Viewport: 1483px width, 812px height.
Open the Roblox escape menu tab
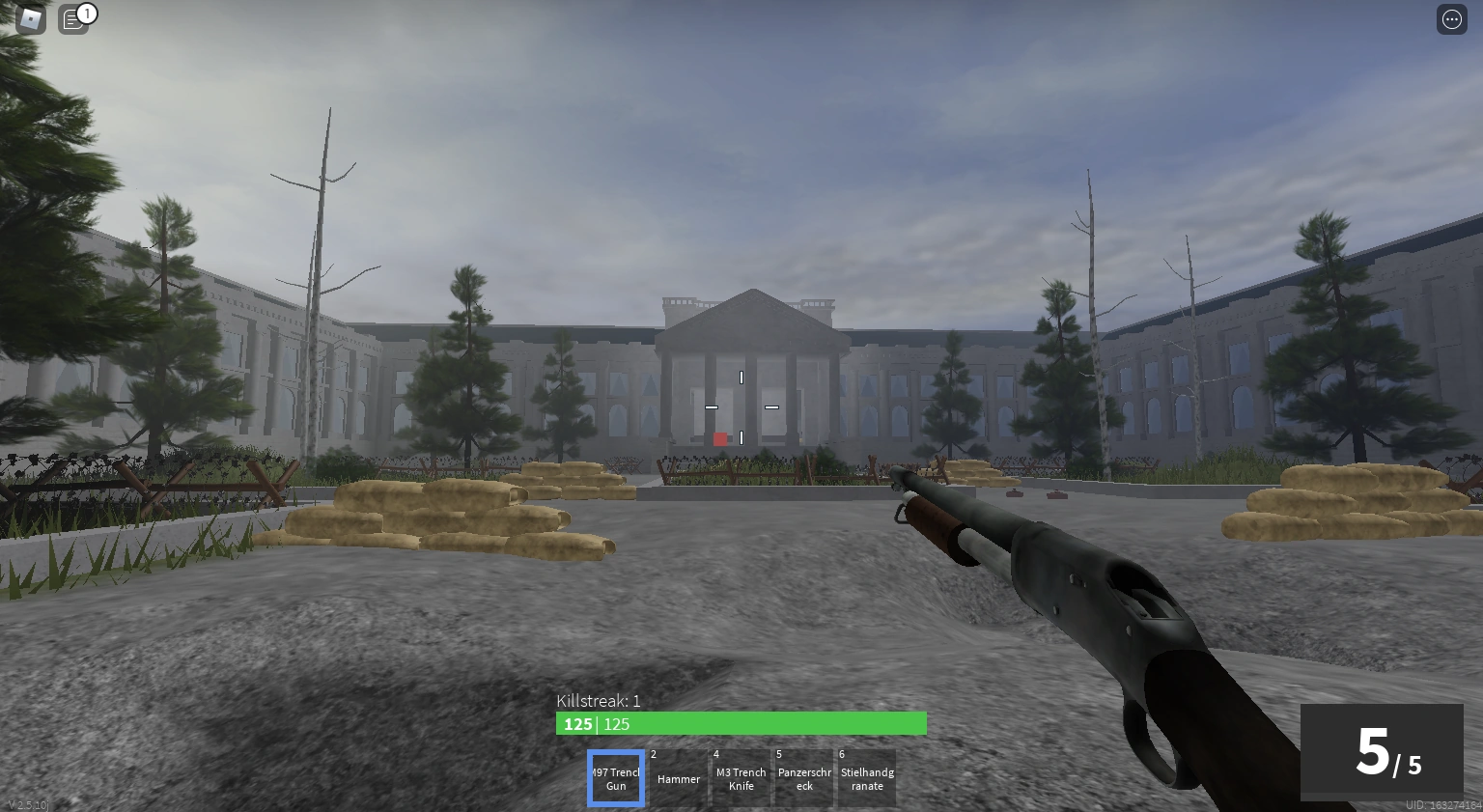pyautogui.click(x=30, y=18)
